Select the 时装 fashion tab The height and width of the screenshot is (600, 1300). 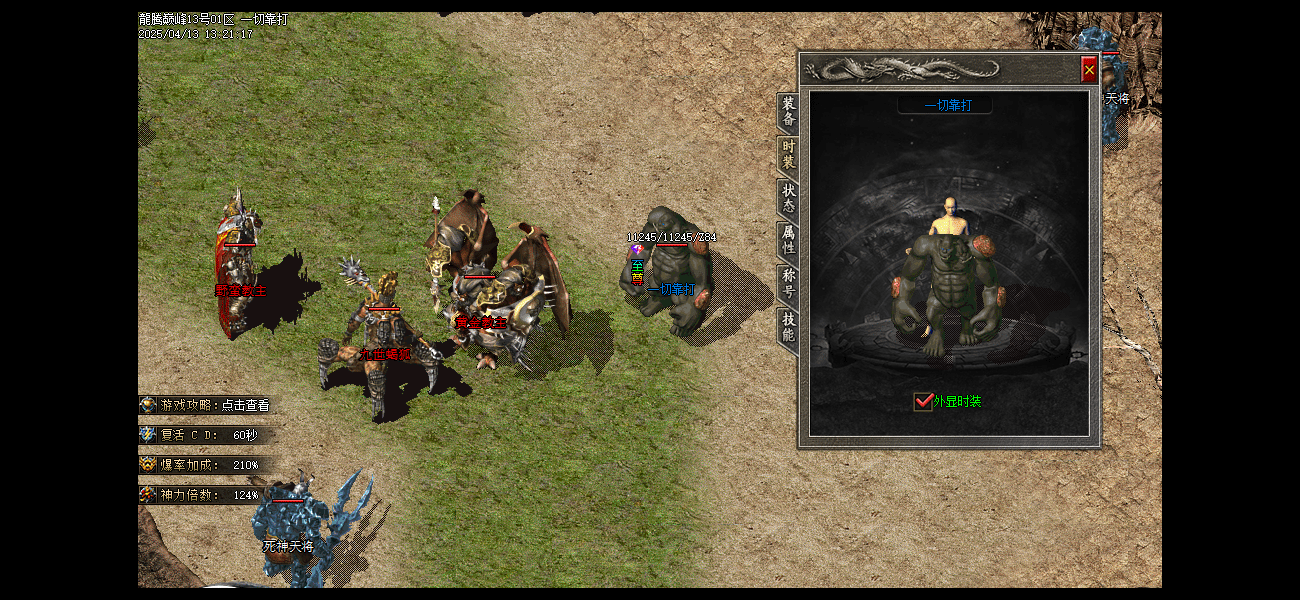point(789,154)
